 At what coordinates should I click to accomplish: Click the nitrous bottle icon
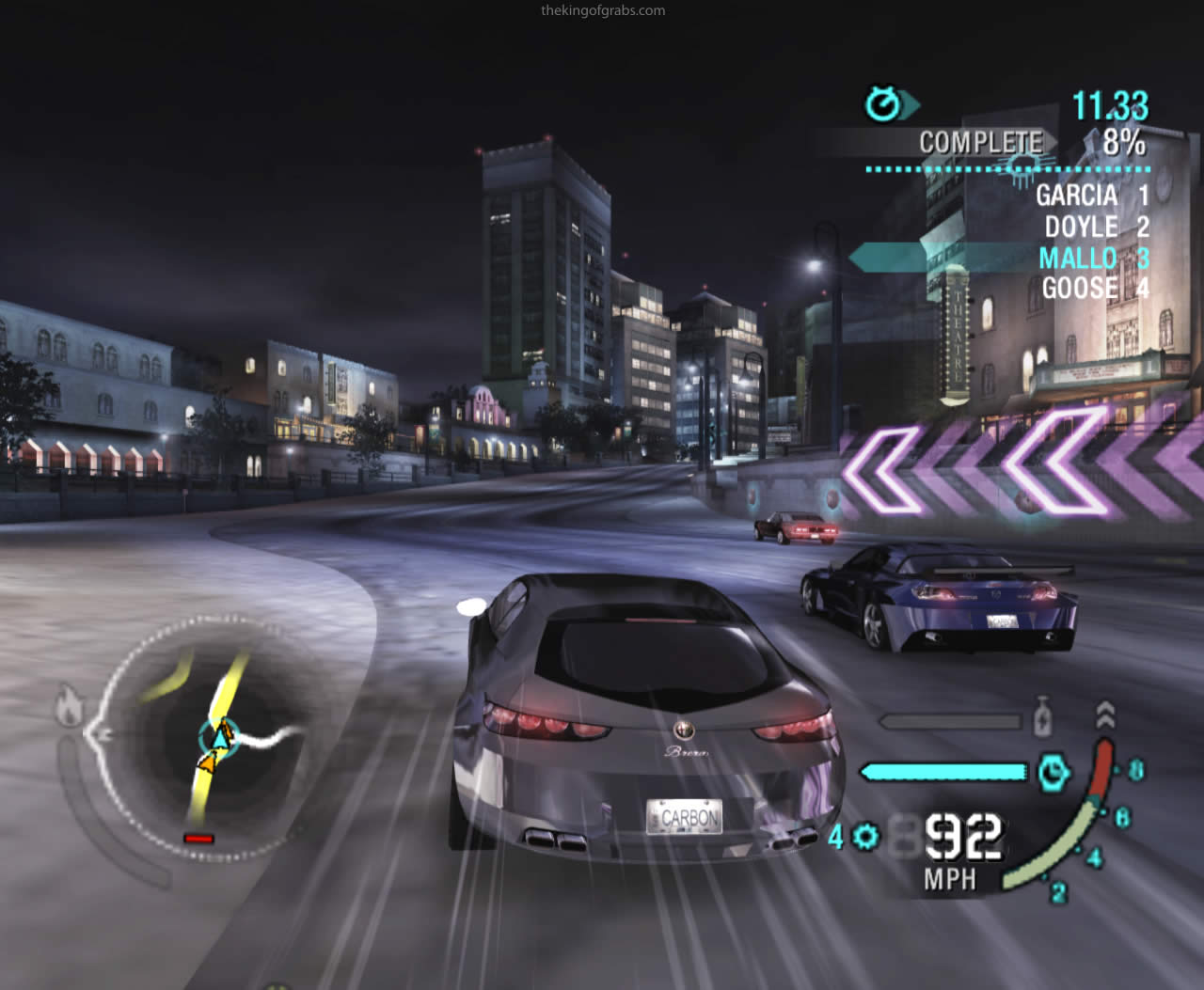pos(1041,718)
